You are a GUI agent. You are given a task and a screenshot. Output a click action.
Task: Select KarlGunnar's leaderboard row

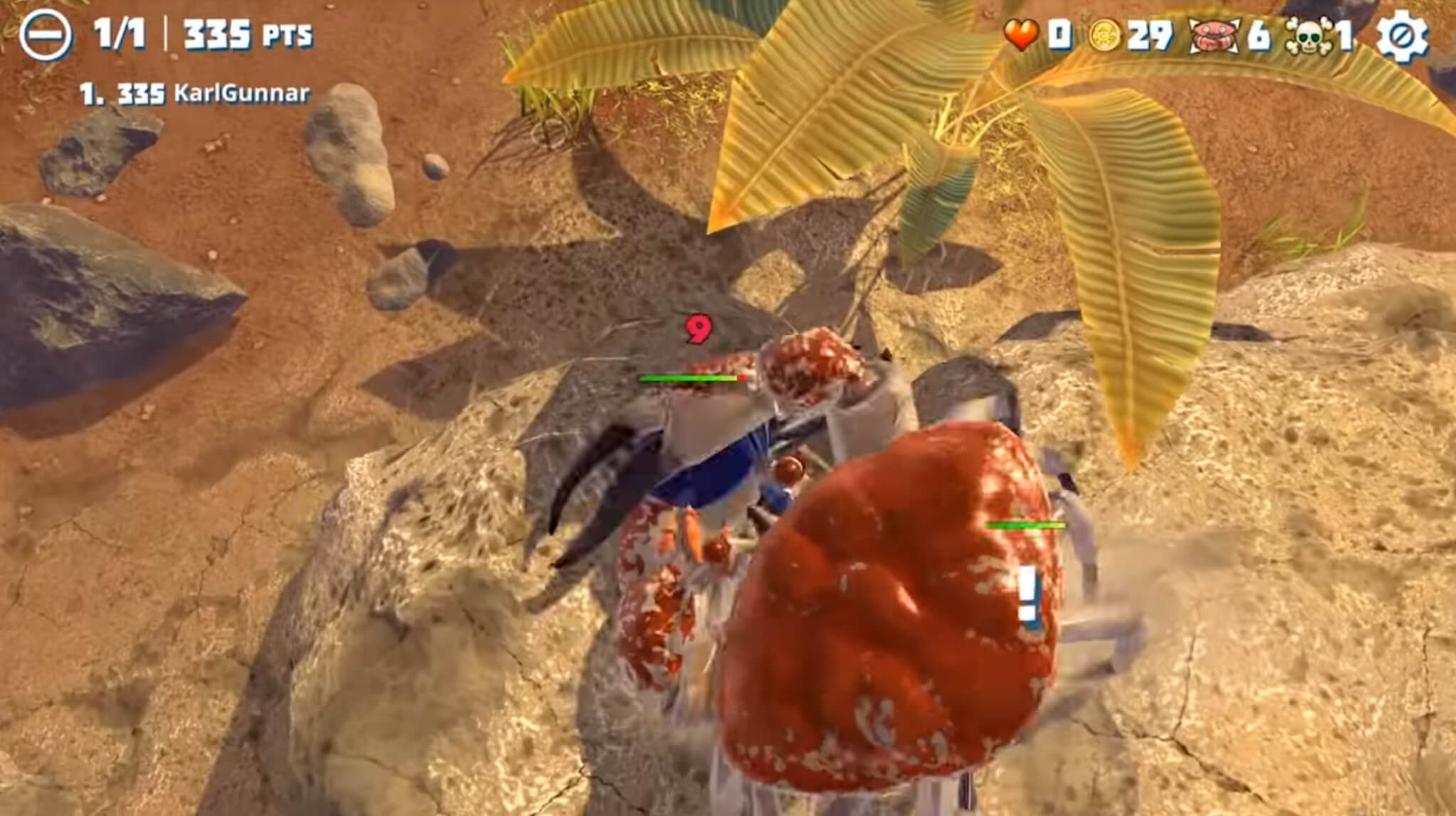click(x=195, y=94)
